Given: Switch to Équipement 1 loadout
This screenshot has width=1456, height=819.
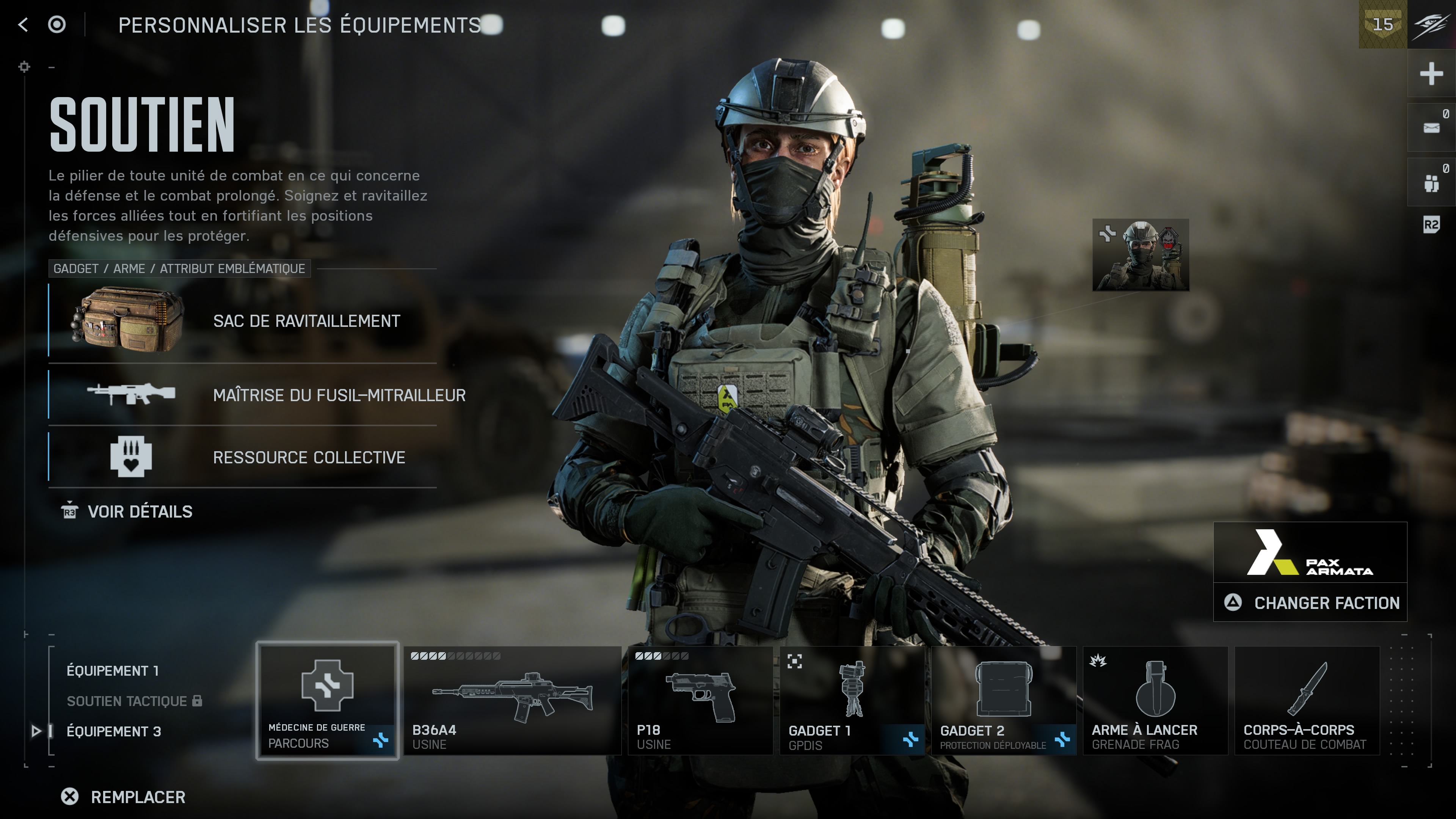Looking at the screenshot, I should [113, 671].
